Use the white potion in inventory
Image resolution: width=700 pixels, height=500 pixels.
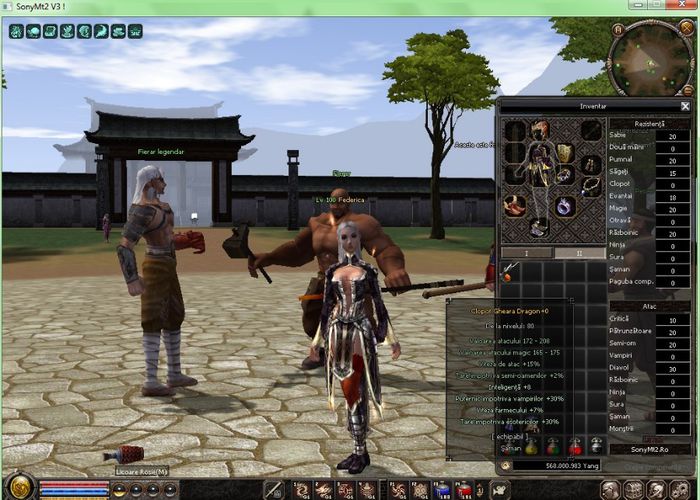(x=596, y=446)
